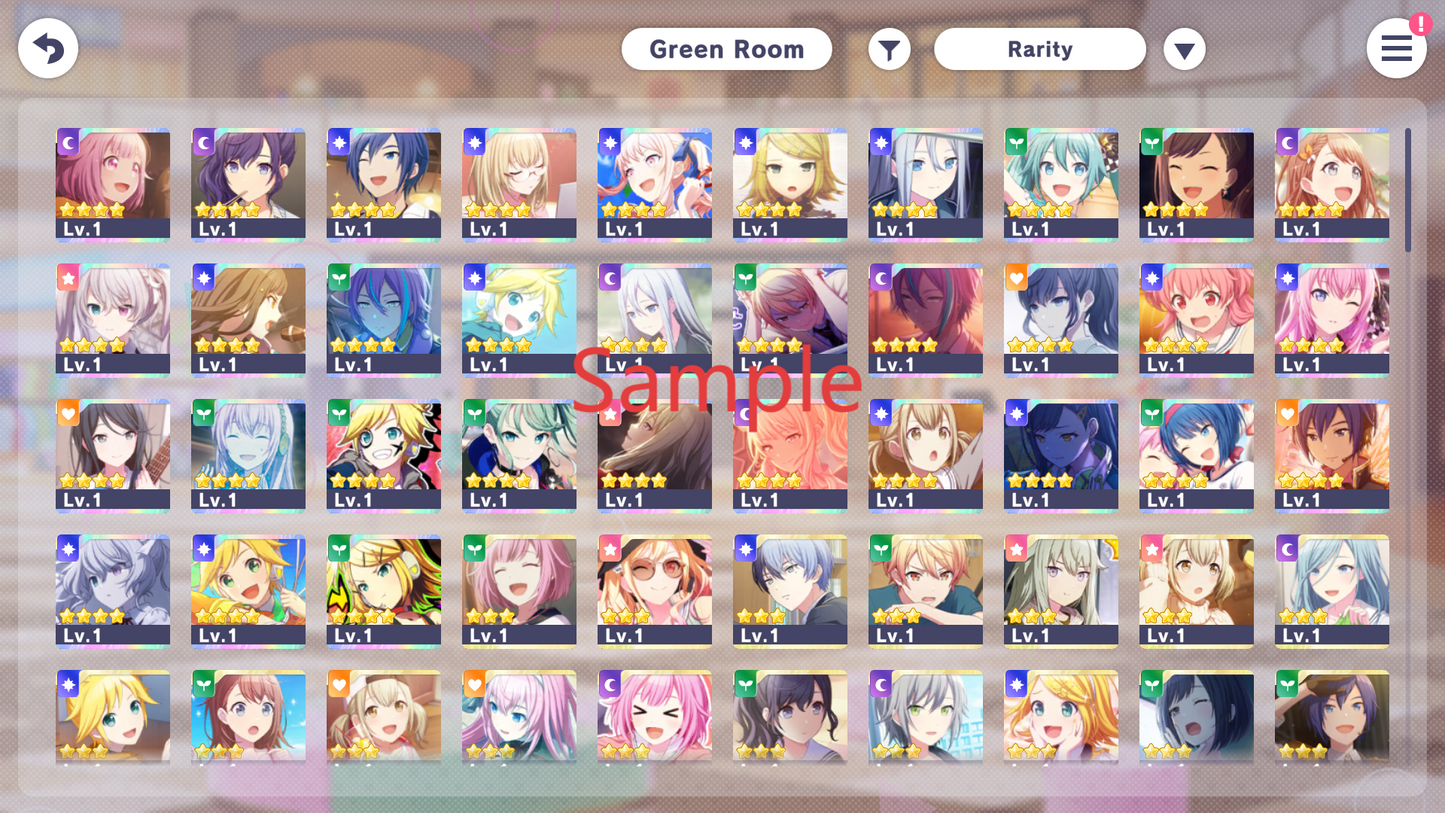Select the winking KAITO card

pos(384,185)
